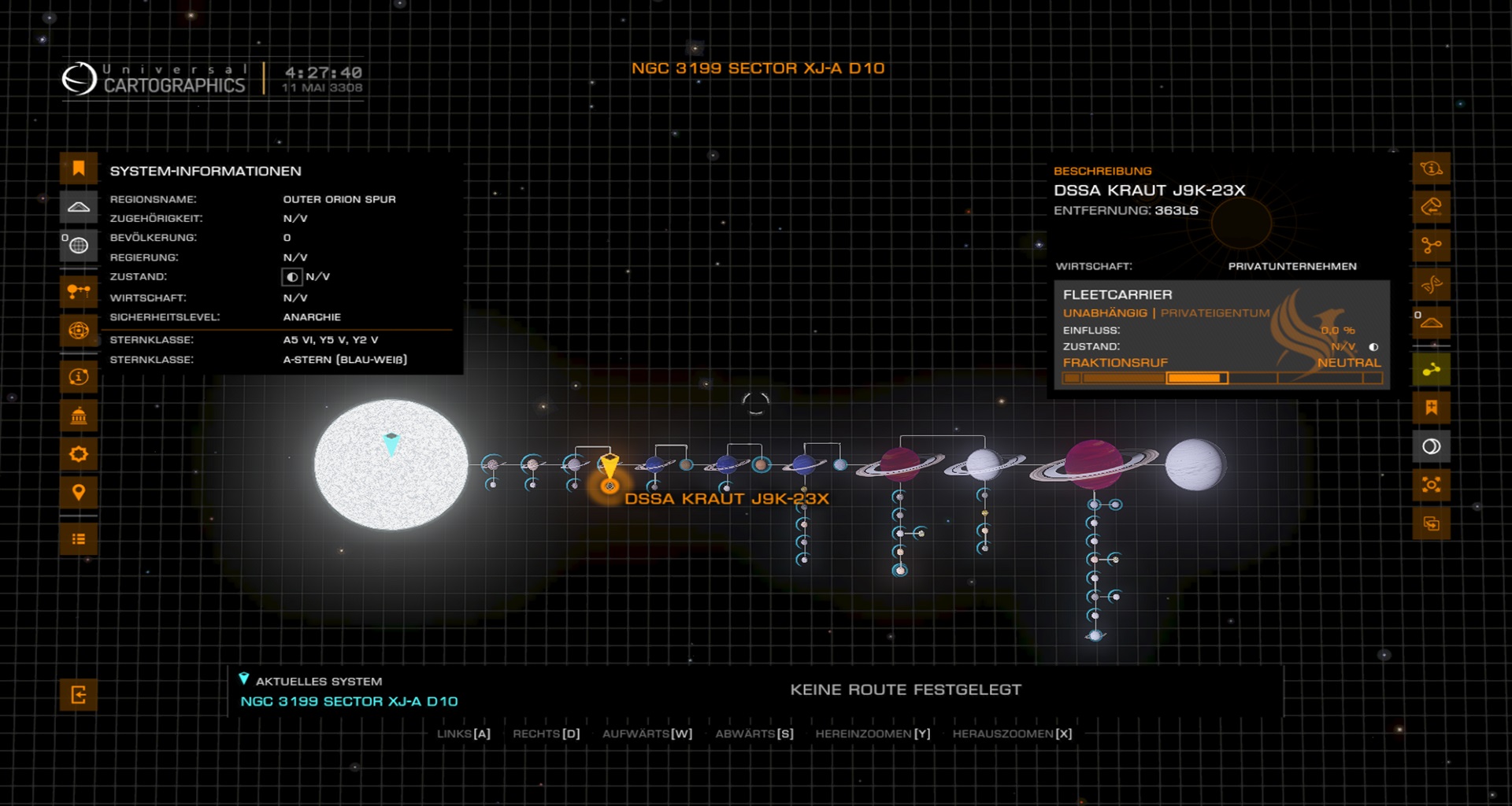This screenshot has height=806, width=1512.
Task: Click the Fleetcarrier faction info panel
Action: pos(1221,335)
